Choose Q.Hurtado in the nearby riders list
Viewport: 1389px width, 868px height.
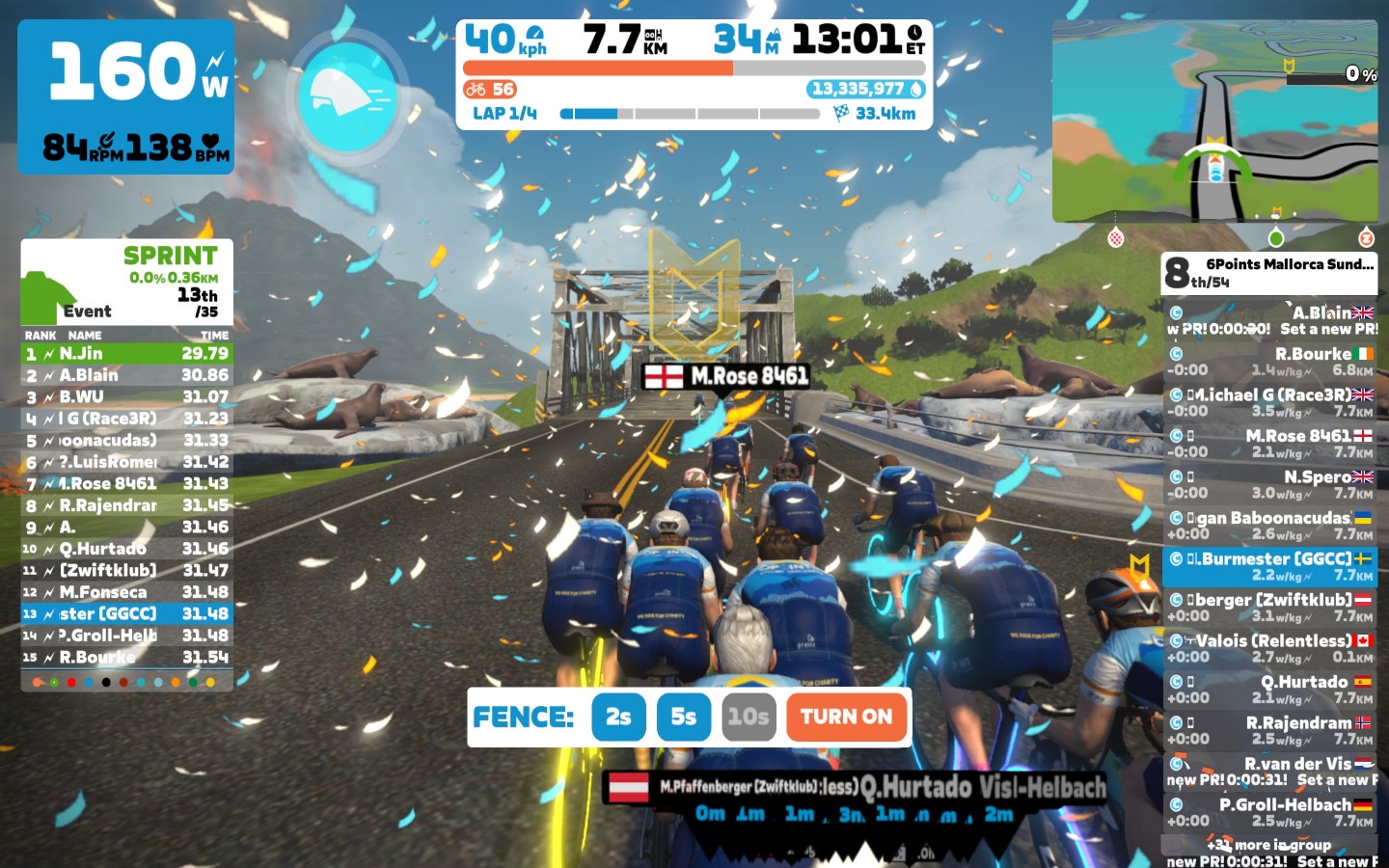click(x=1269, y=690)
